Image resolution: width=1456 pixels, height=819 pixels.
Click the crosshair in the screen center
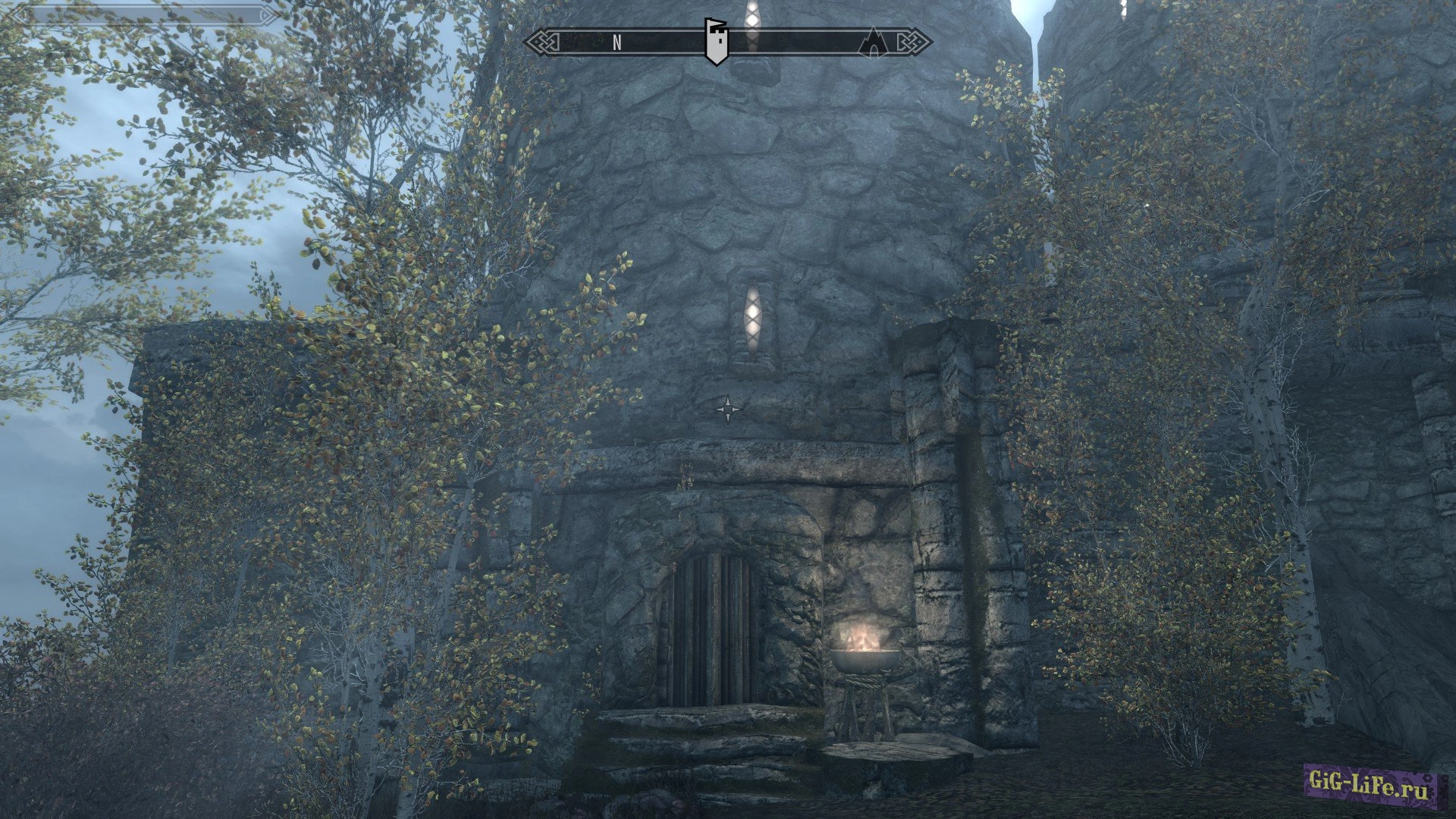(728, 409)
